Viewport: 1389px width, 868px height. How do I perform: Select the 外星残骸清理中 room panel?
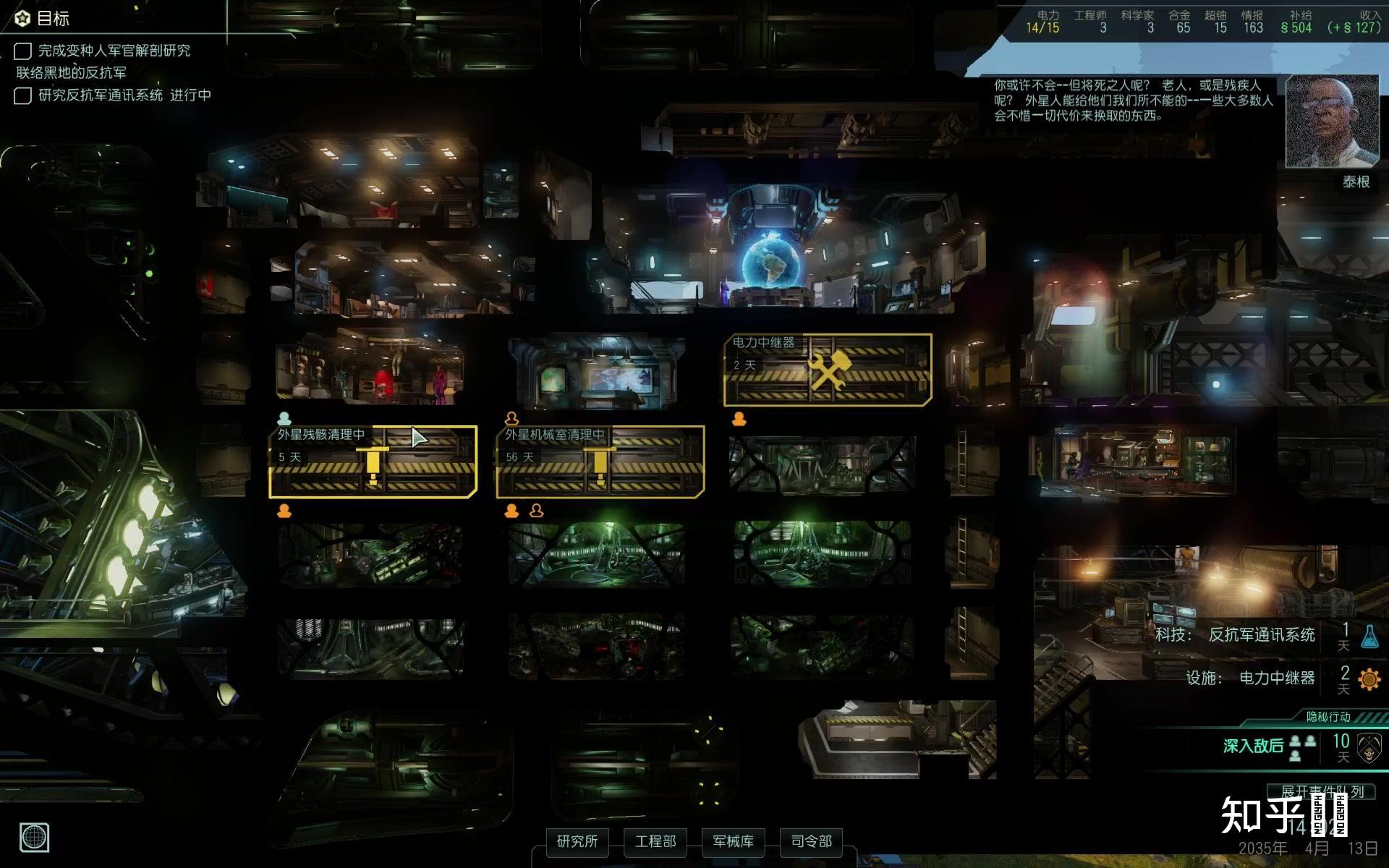tap(373, 461)
